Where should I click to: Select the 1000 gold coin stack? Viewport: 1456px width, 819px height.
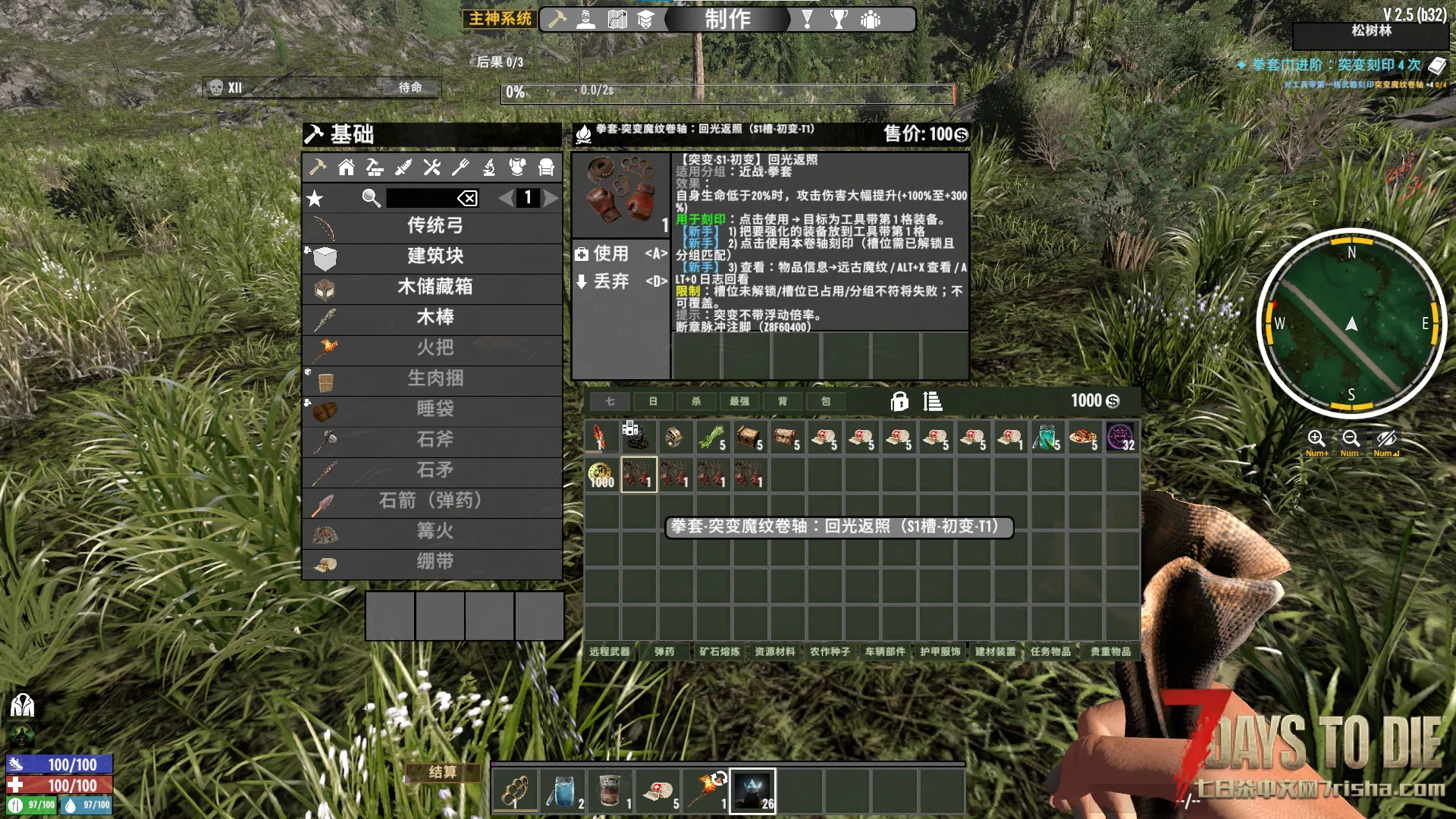click(x=601, y=475)
